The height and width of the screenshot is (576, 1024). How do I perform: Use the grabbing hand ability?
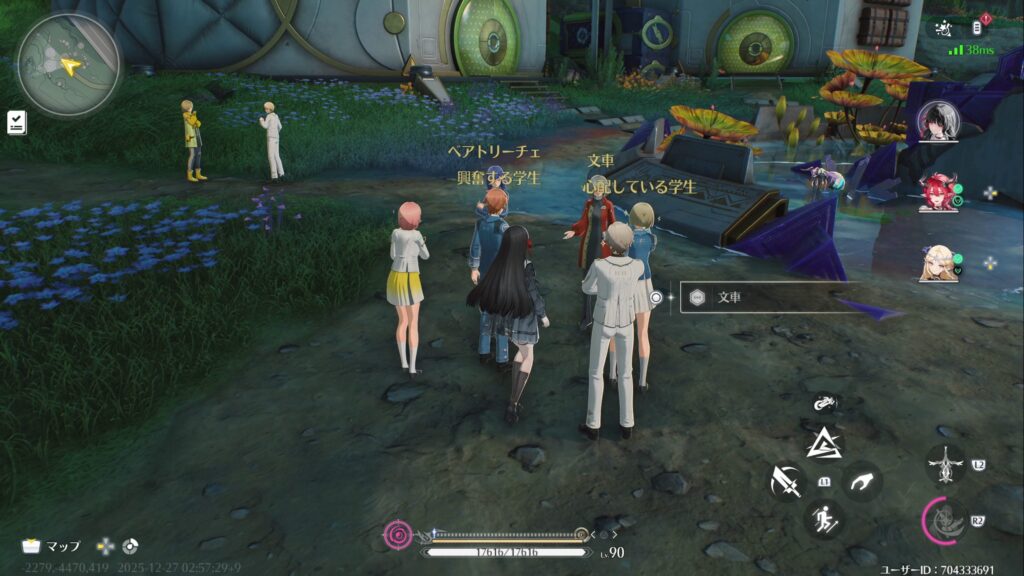tap(861, 482)
